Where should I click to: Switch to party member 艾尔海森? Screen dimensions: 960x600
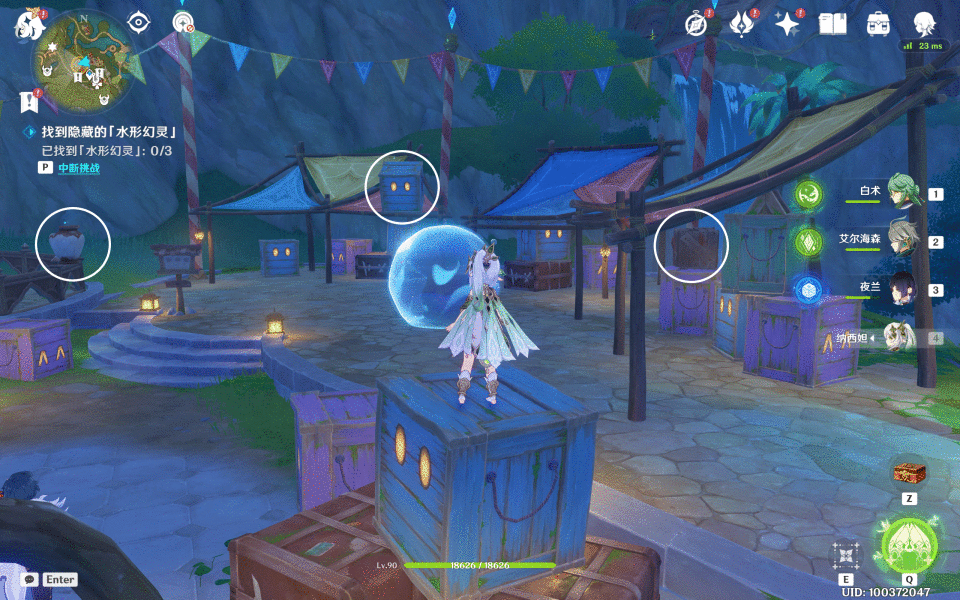(x=903, y=242)
